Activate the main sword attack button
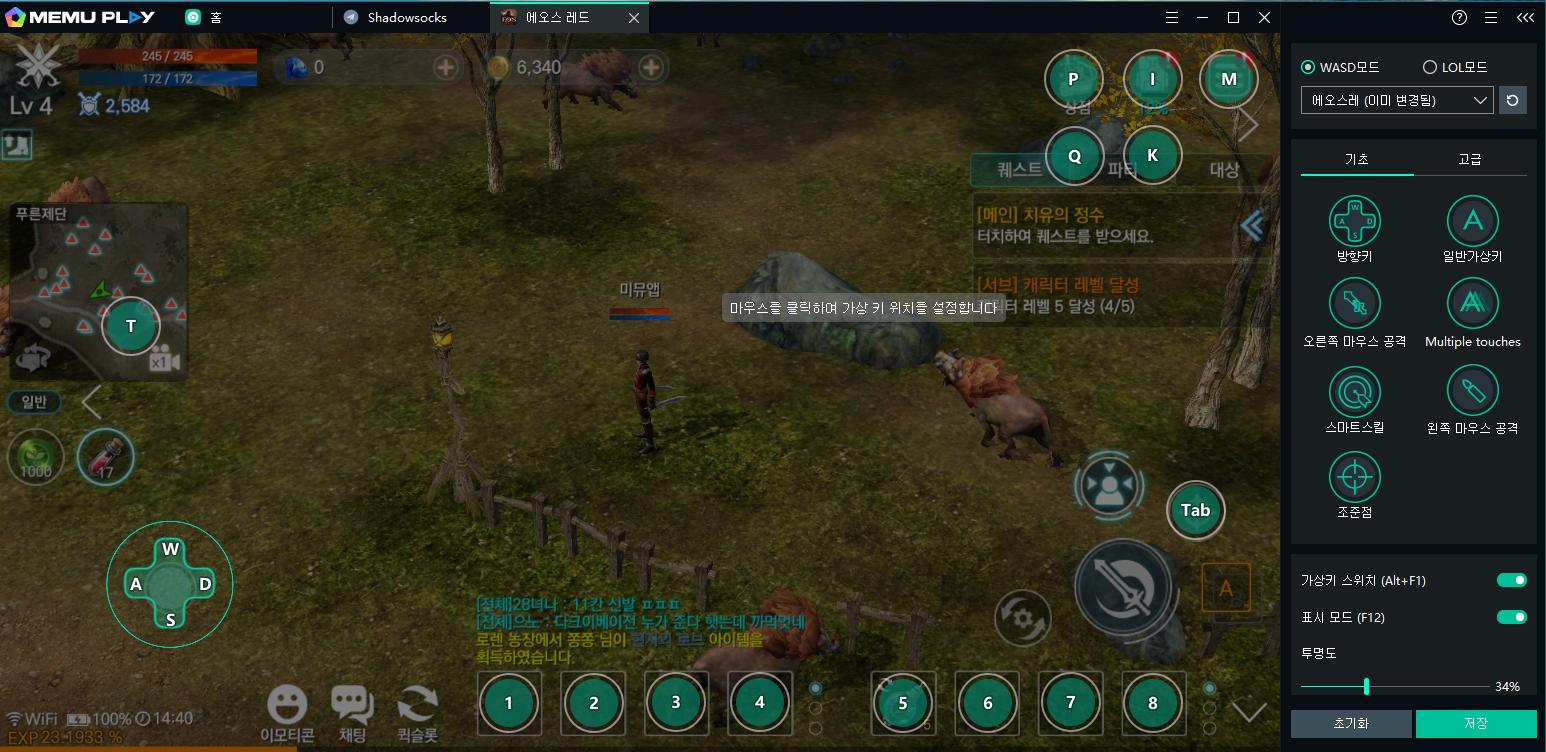The width and height of the screenshot is (1546, 752). (1122, 586)
